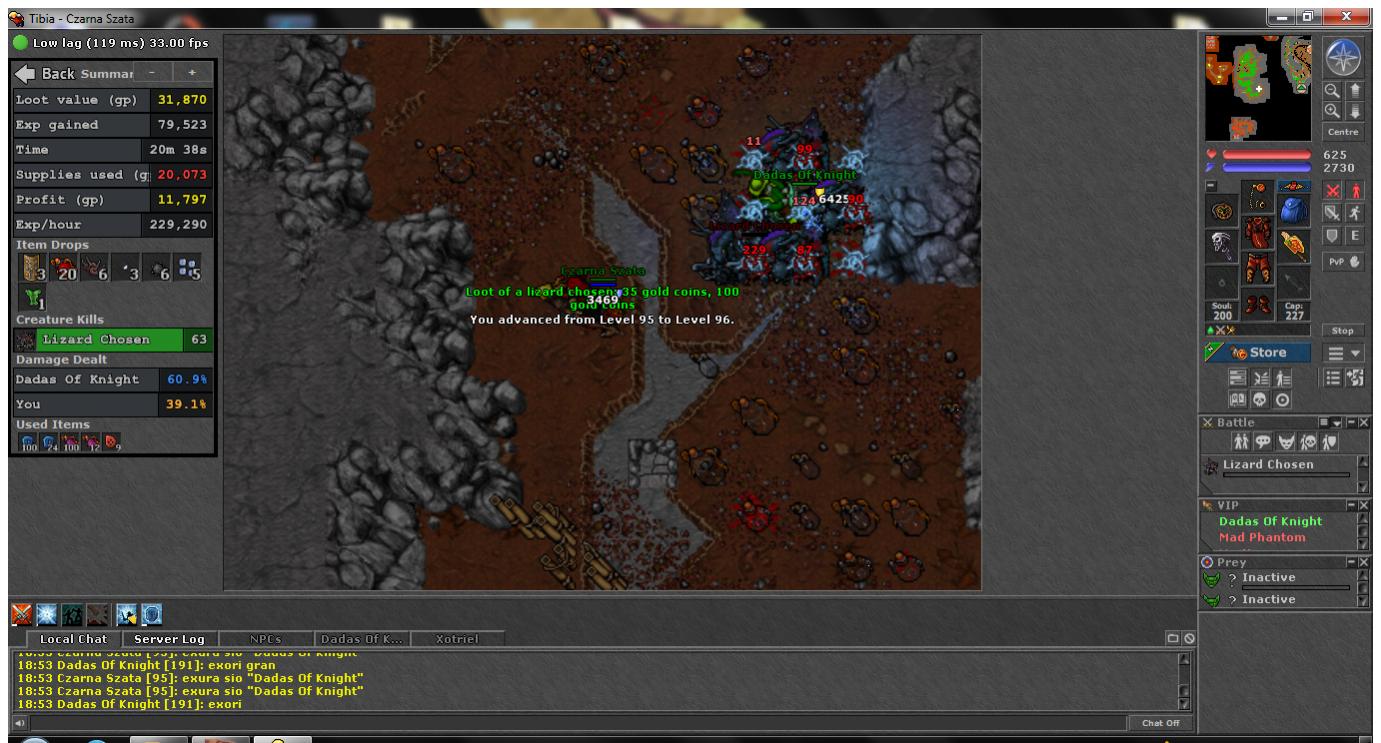Select Dadas Of Knight in the VIP list
This screenshot has width=1381, height=743.
point(1270,521)
